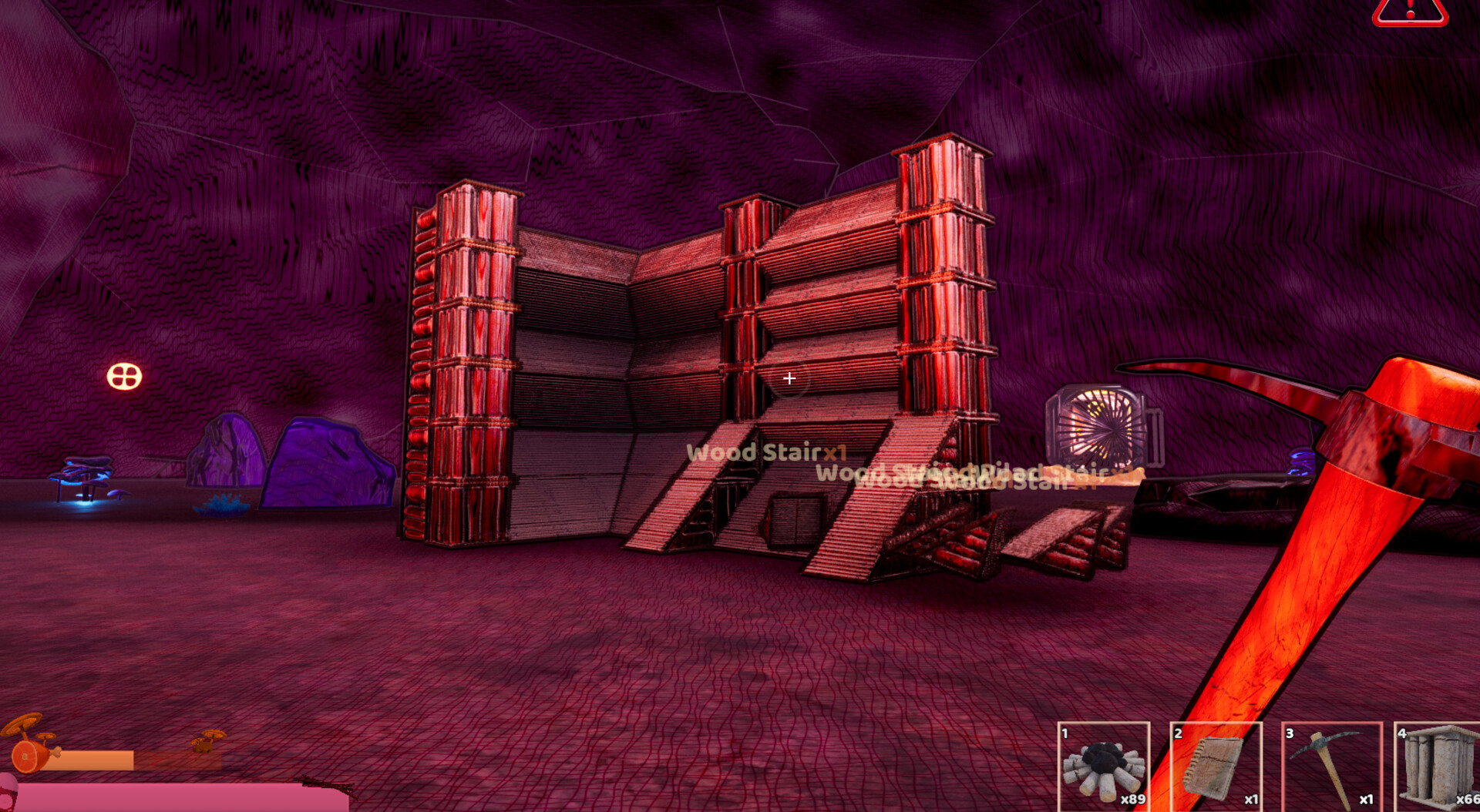Click the glowing orb symbol on the cave wall
The width and height of the screenshot is (1480, 812).
(x=123, y=376)
